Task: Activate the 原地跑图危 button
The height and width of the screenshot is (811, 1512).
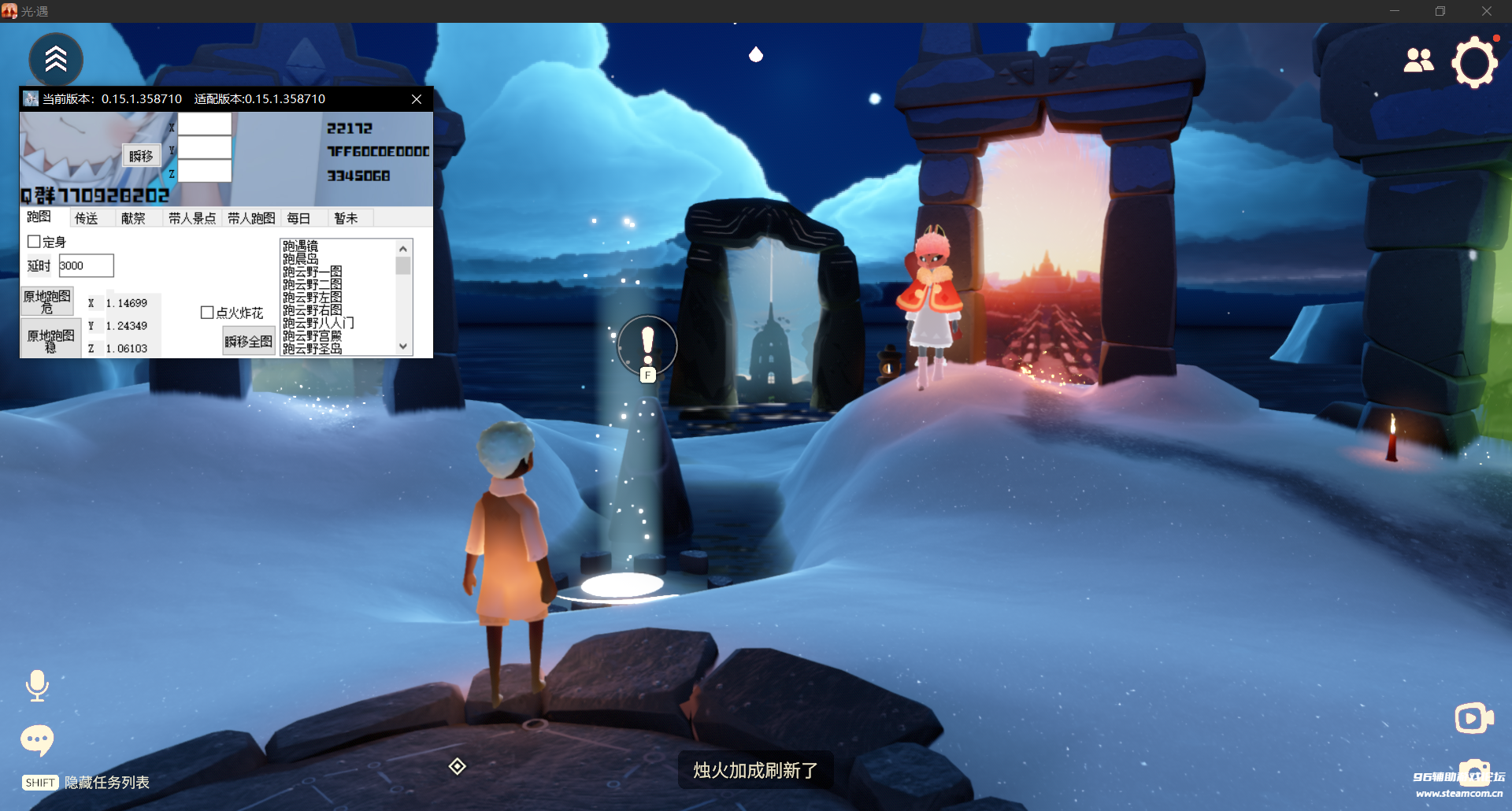Action: point(47,302)
